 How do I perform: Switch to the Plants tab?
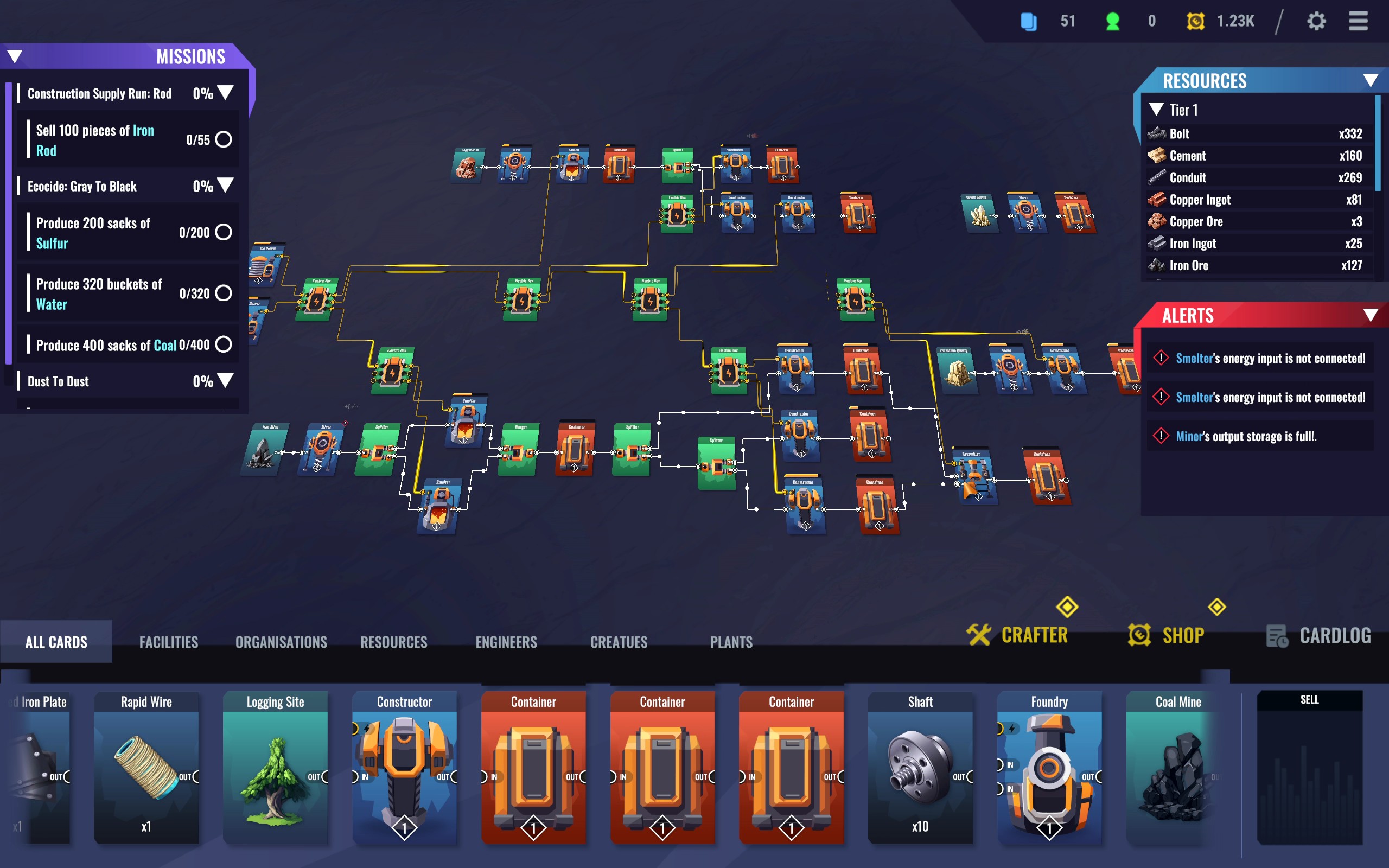click(731, 642)
